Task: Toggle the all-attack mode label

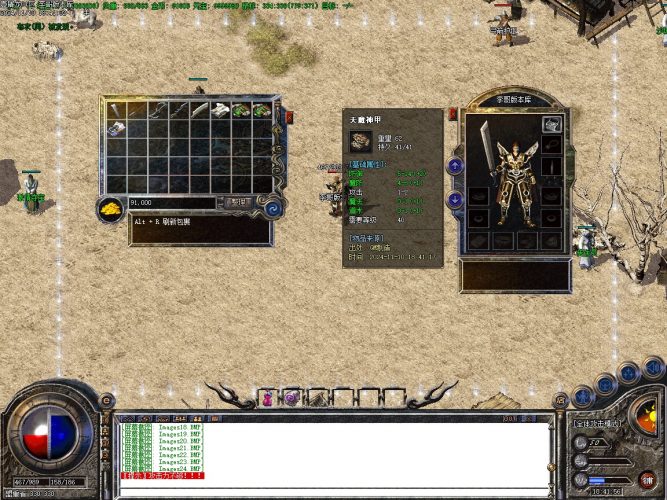Action: click(x=597, y=424)
